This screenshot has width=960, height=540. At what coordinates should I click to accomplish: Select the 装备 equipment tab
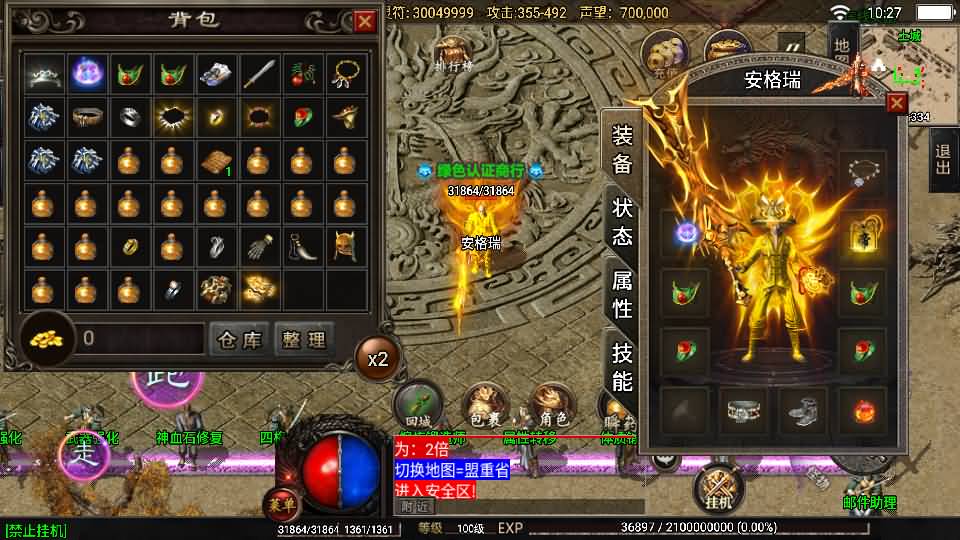click(x=622, y=151)
